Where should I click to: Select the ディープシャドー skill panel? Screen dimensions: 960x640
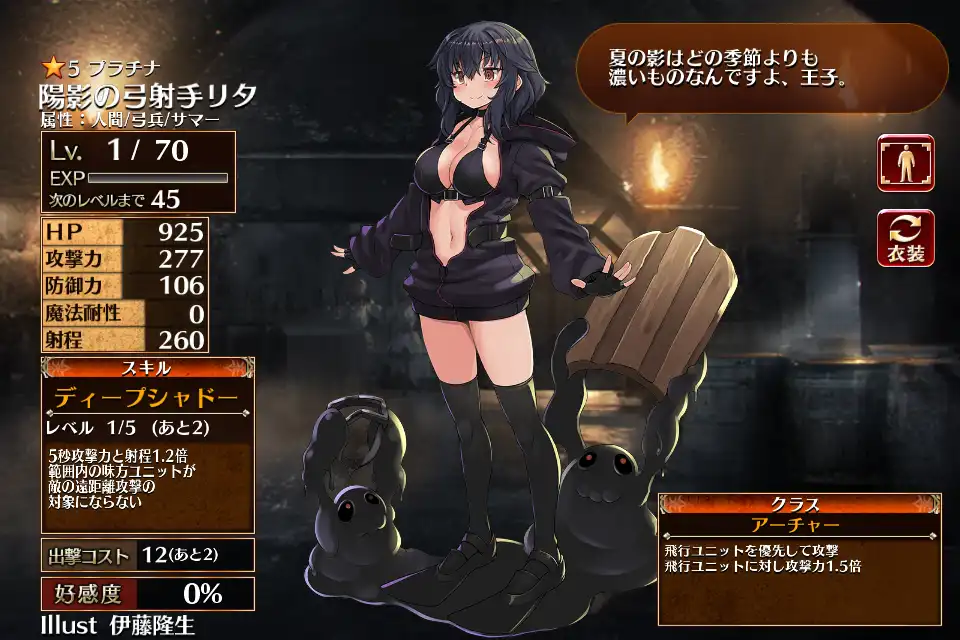(x=147, y=398)
